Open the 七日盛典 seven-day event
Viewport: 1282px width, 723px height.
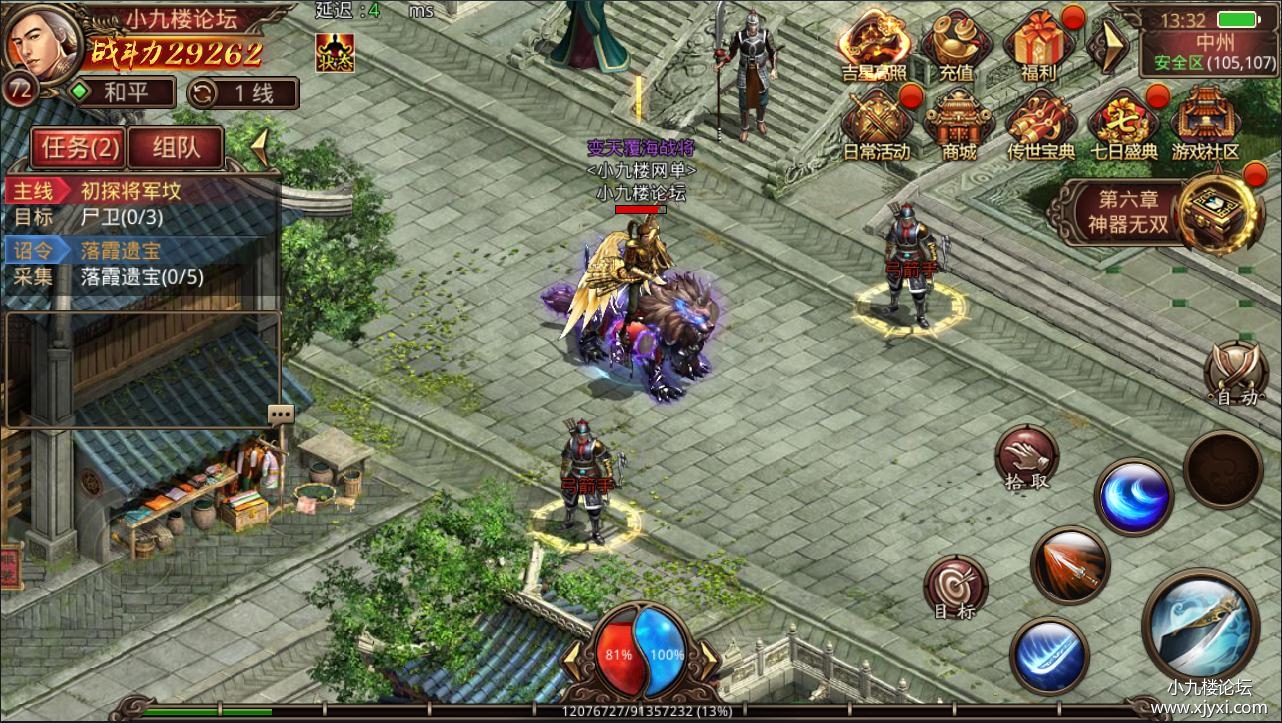[x=1124, y=124]
